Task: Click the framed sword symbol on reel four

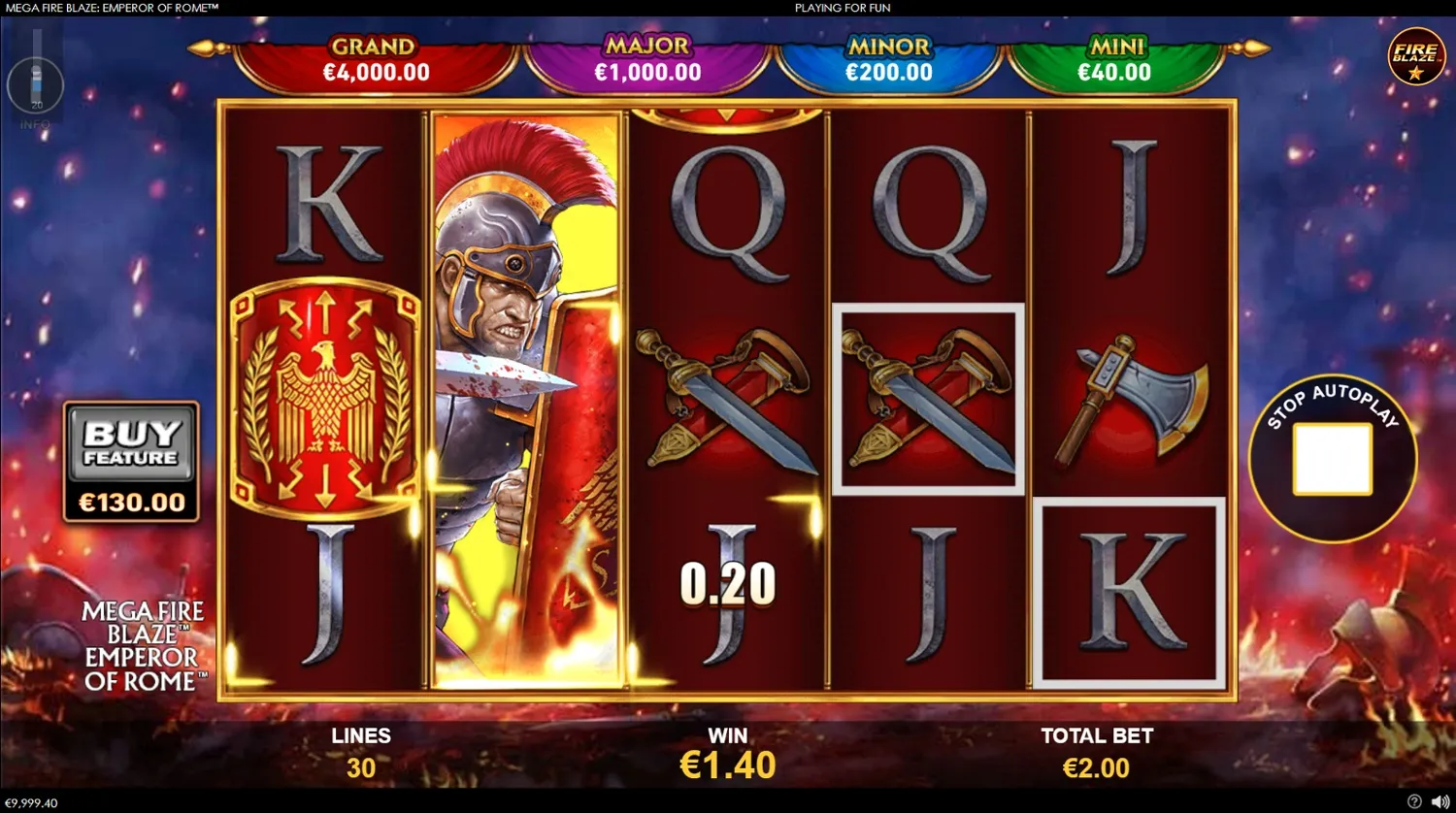Action: pyautogui.click(x=927, y=396)
